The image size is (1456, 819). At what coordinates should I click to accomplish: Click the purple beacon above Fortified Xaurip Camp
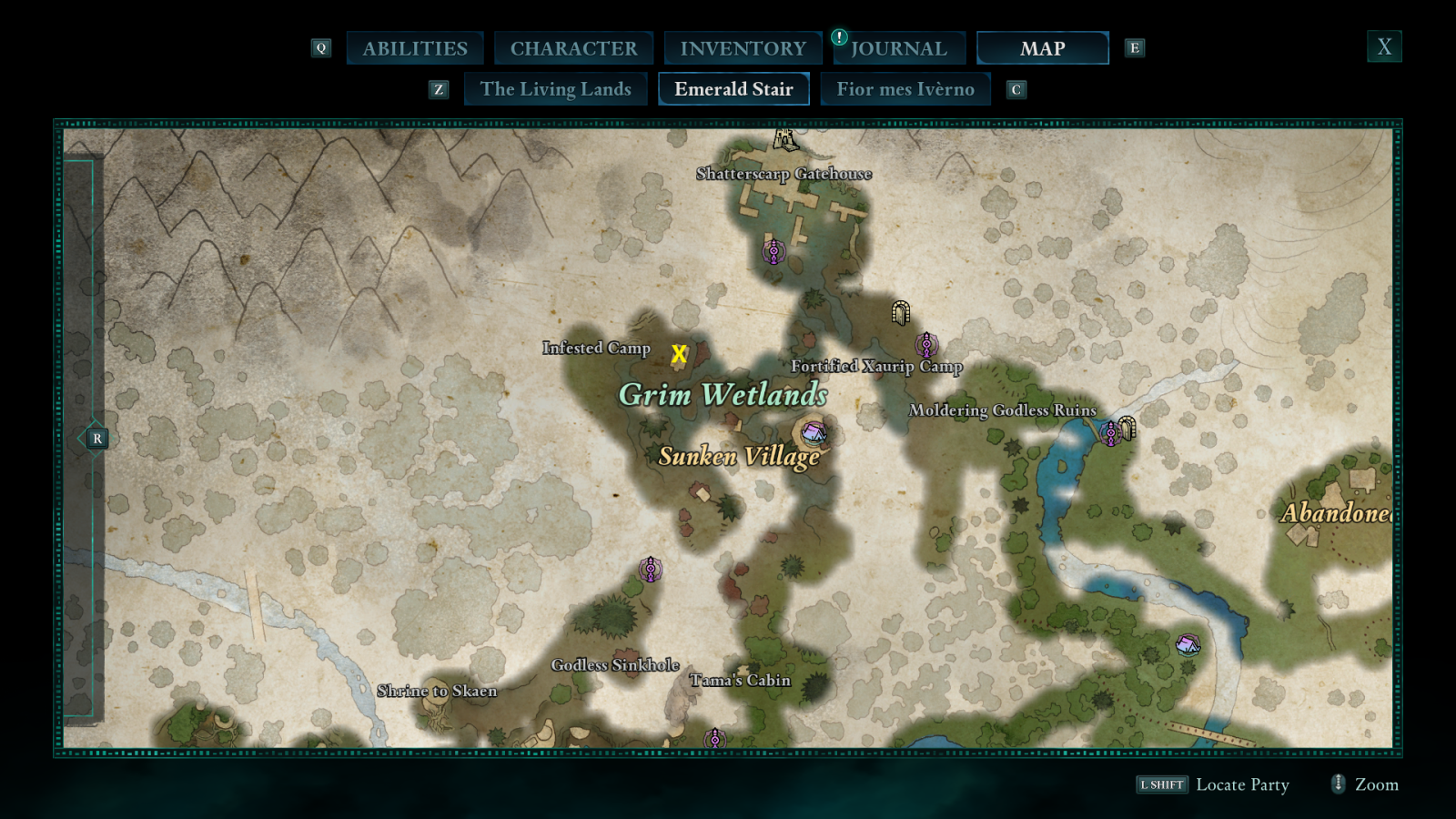(x=926, y=345)
